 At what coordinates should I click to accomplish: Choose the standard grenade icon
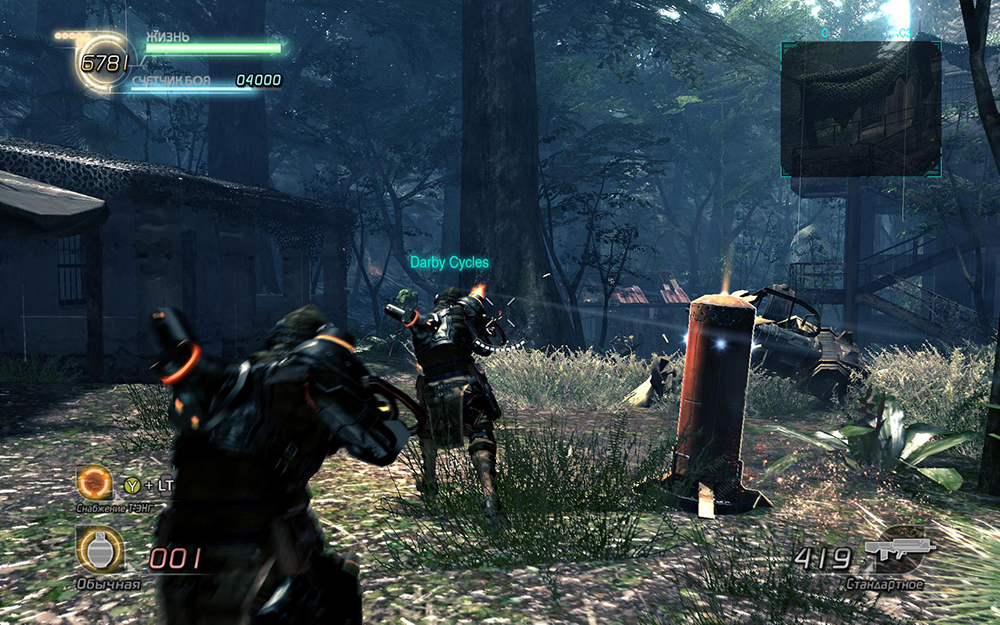tap(99, 550)
